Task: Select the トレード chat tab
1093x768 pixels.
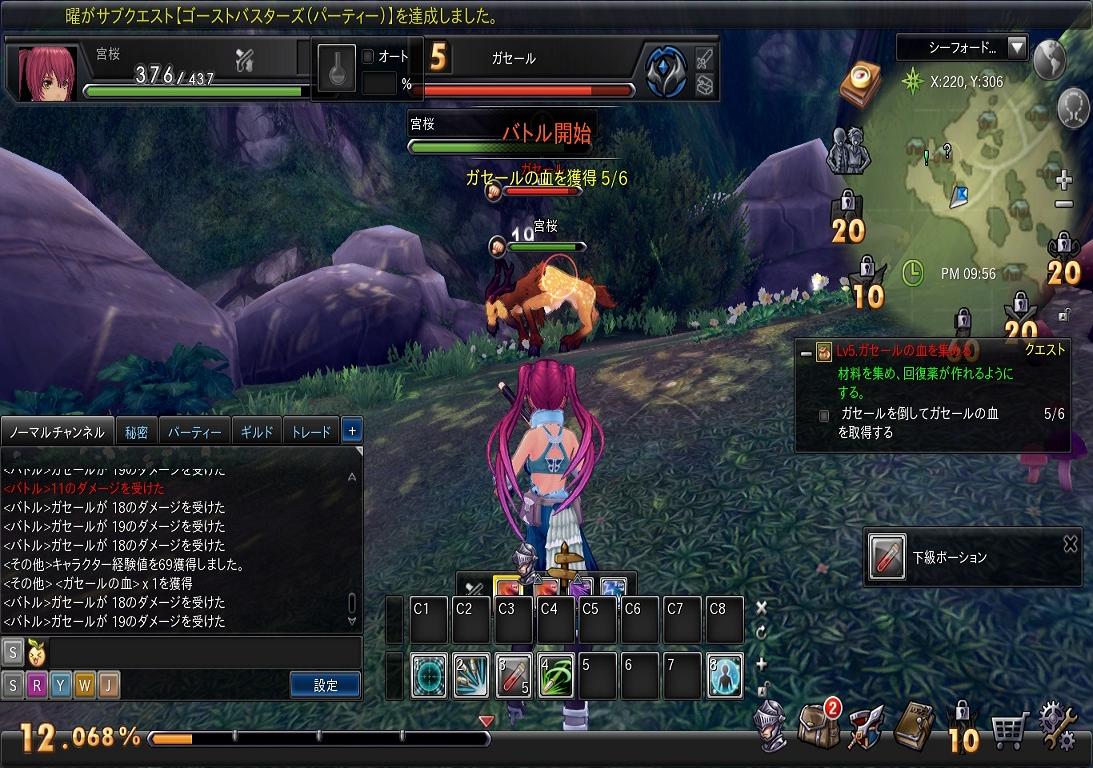Action: tap(311, 432)
